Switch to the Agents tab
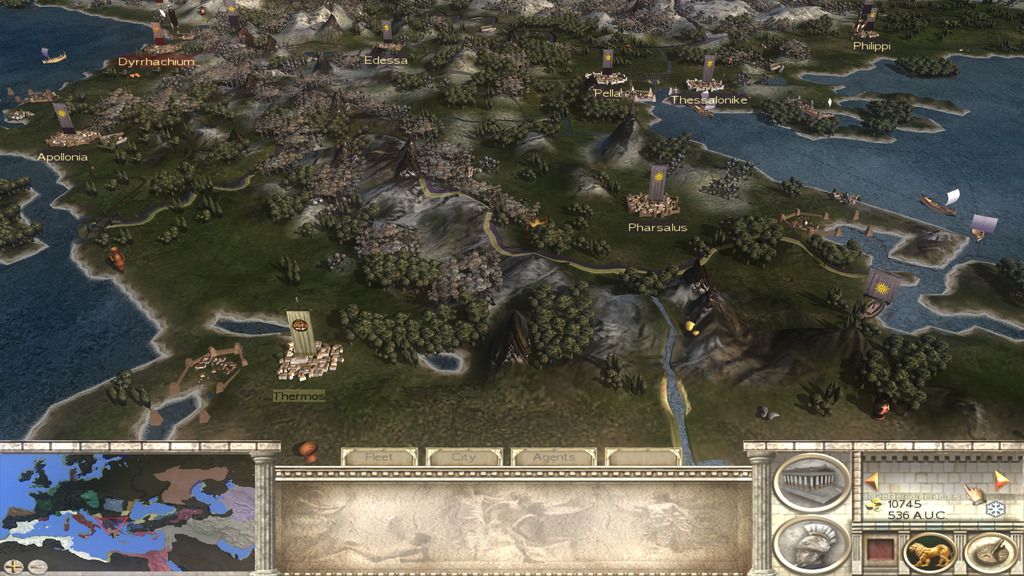Screen dimensions: 1024x576 click(x=553, y=457)
